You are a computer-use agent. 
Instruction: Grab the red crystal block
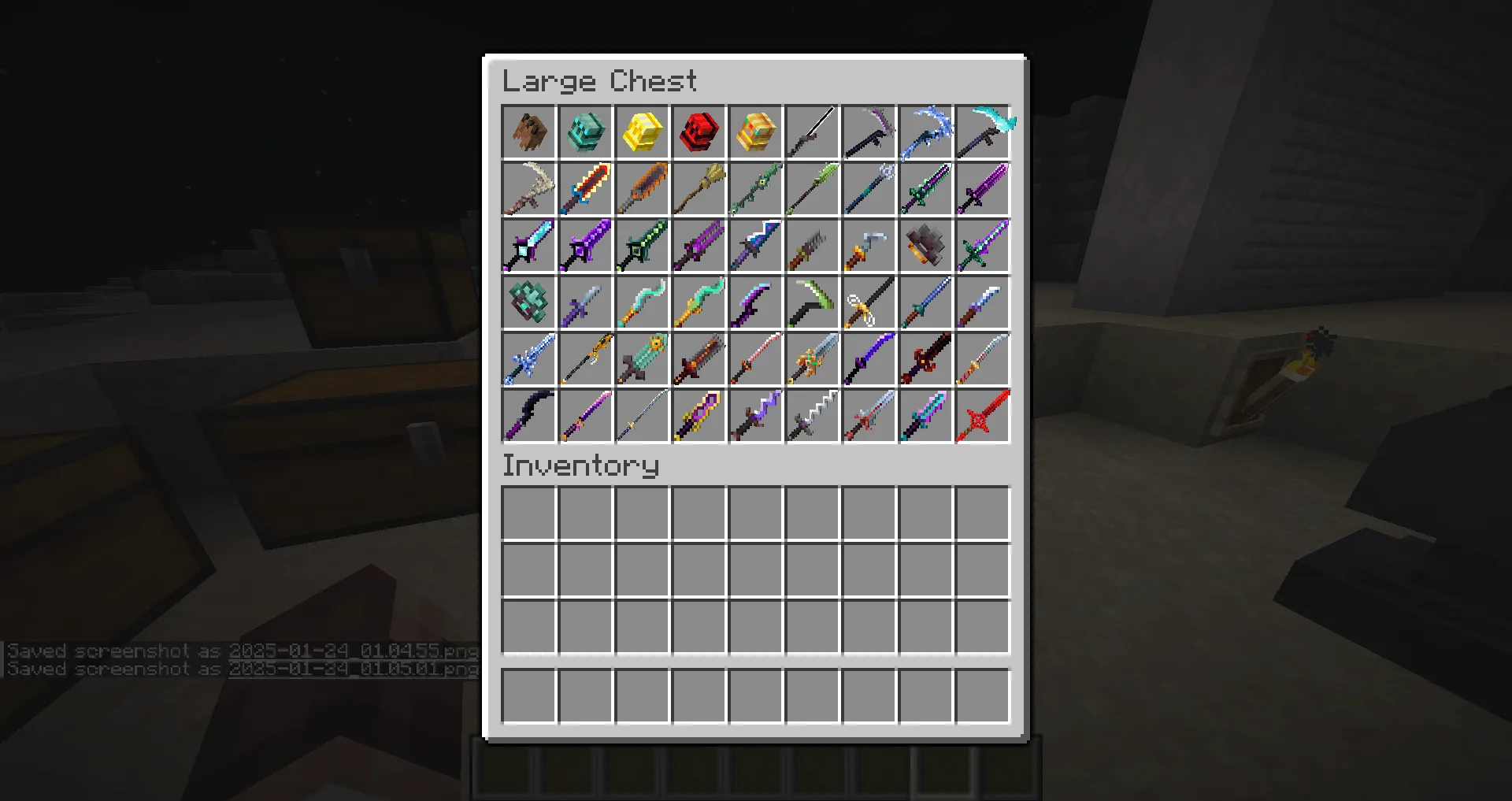point(698,132)
